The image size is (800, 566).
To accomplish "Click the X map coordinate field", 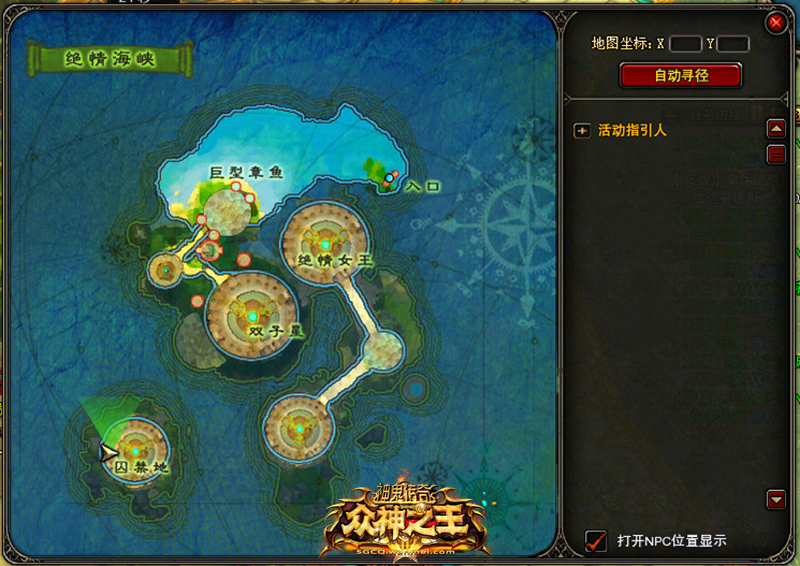I will pyautogui.click(x=685, y=44).
